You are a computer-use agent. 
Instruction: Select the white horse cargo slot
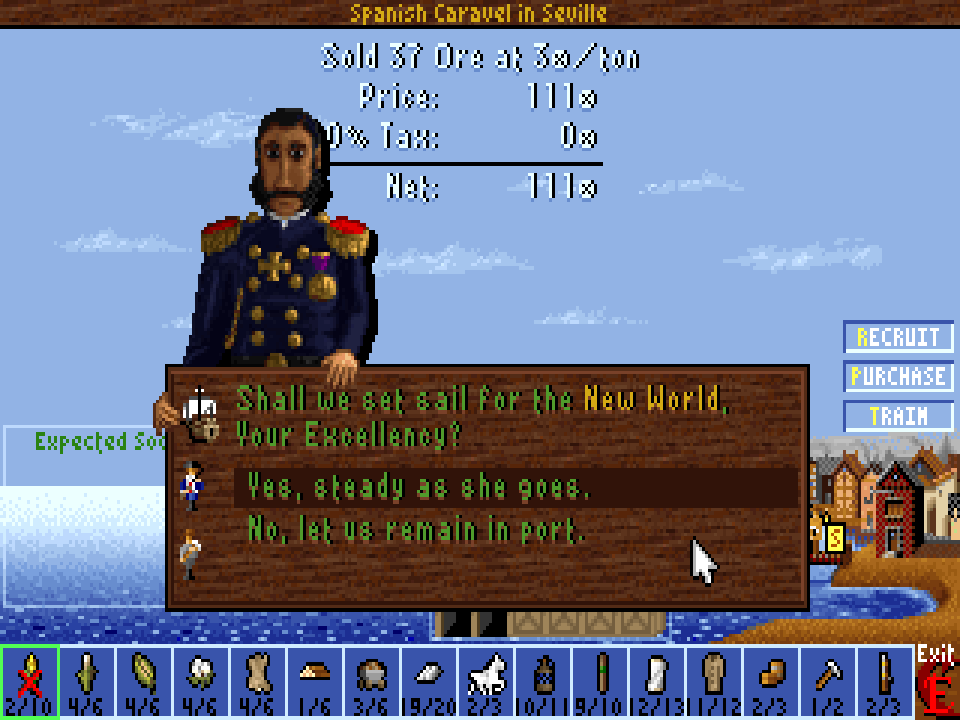pos(485,681)
